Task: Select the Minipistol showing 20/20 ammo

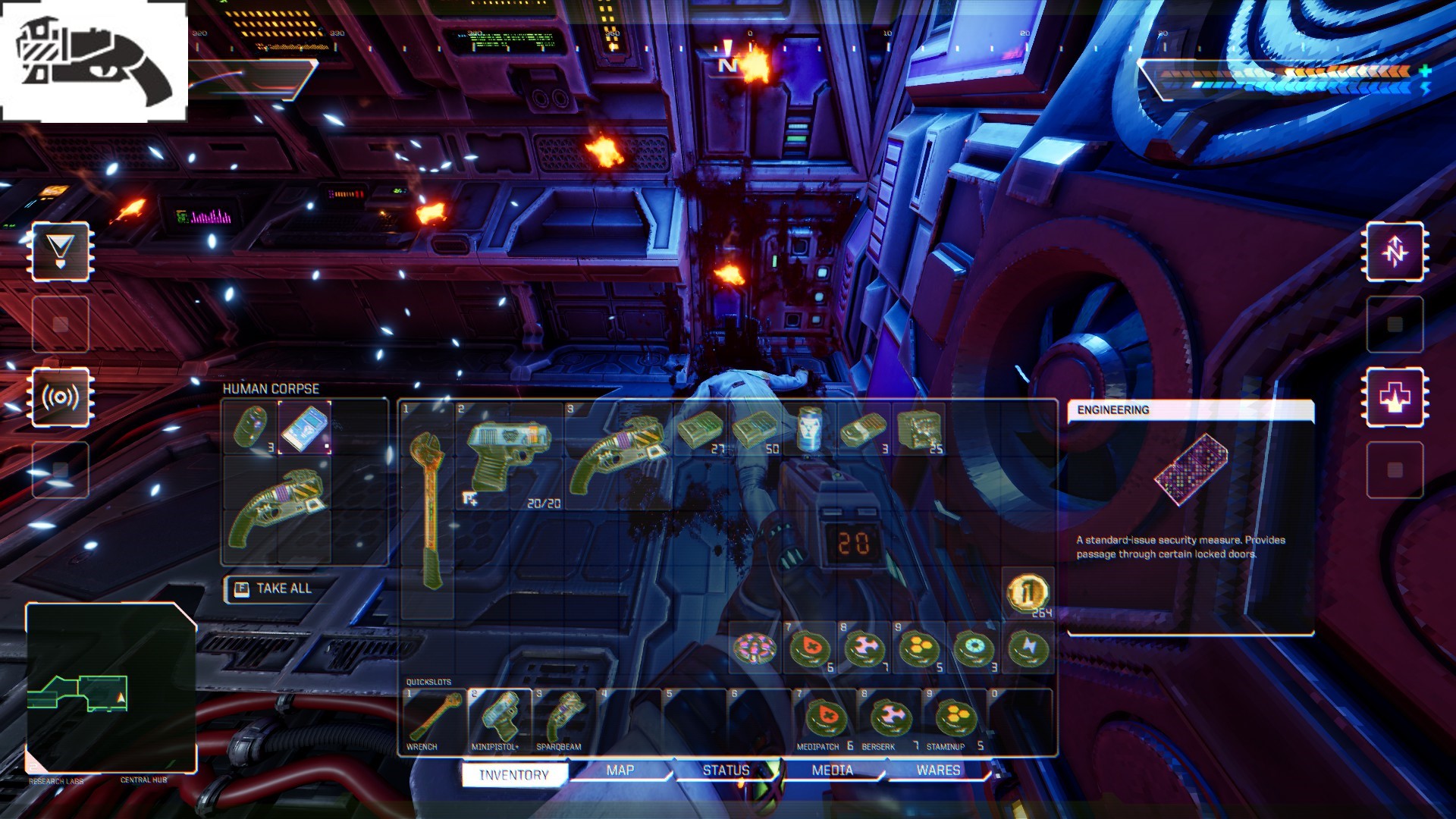Action: pos(507,453)
